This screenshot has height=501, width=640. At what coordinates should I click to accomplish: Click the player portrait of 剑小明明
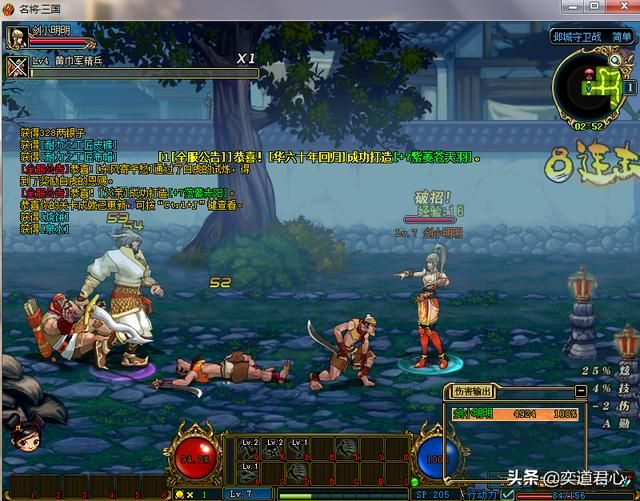[16, 38]
